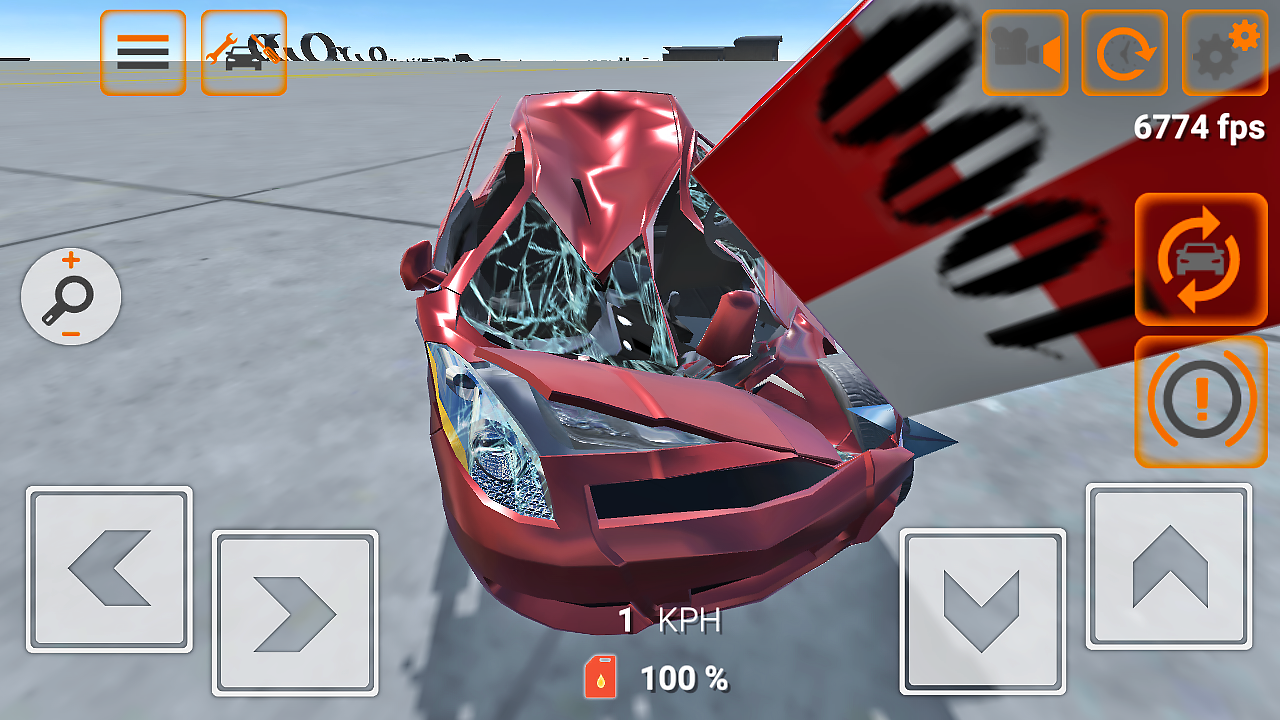
Task: Click the damaged red car model
Action: click(620, 380)
